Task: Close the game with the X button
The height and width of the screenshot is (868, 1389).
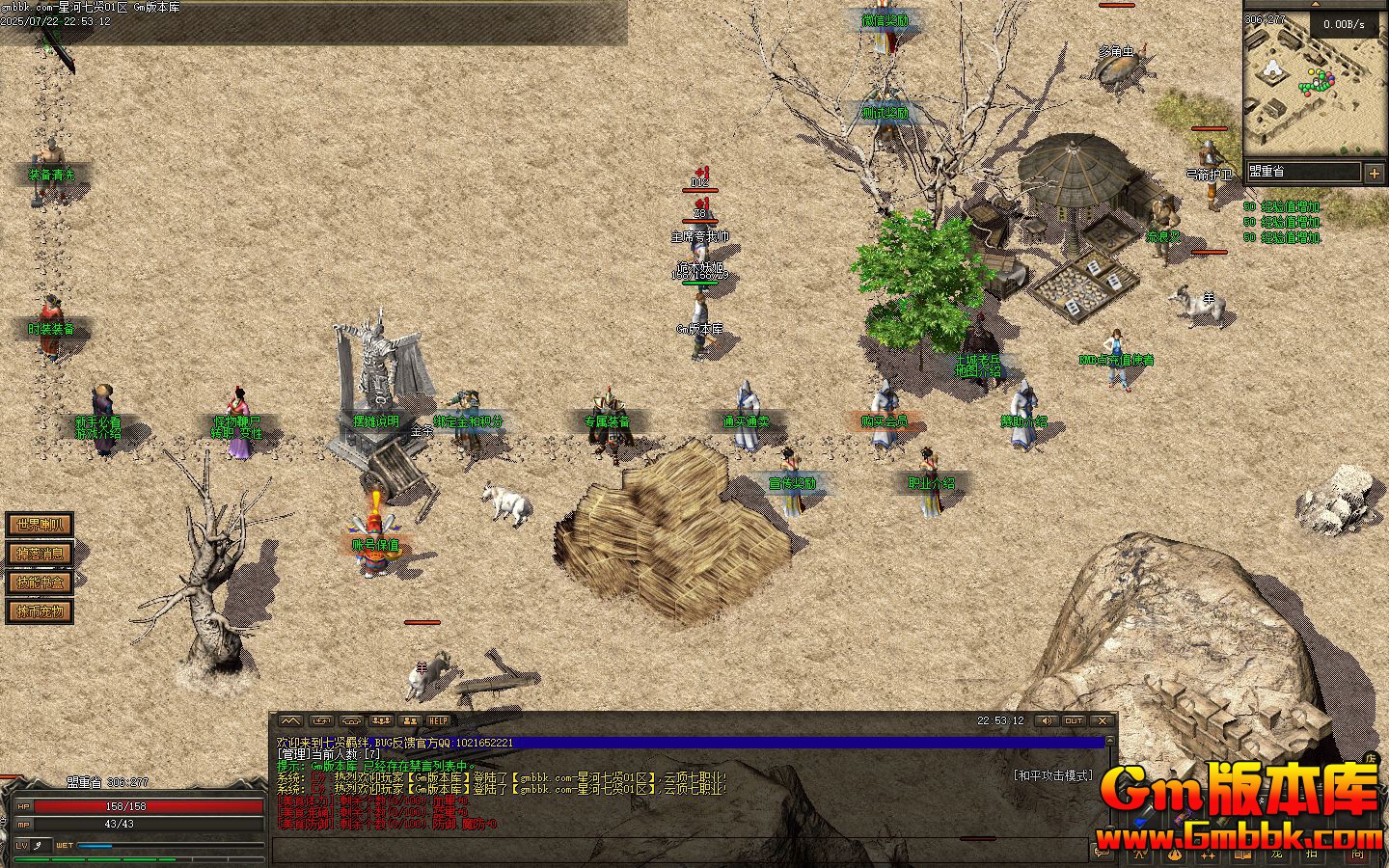Action: (x=1103, y=720)
